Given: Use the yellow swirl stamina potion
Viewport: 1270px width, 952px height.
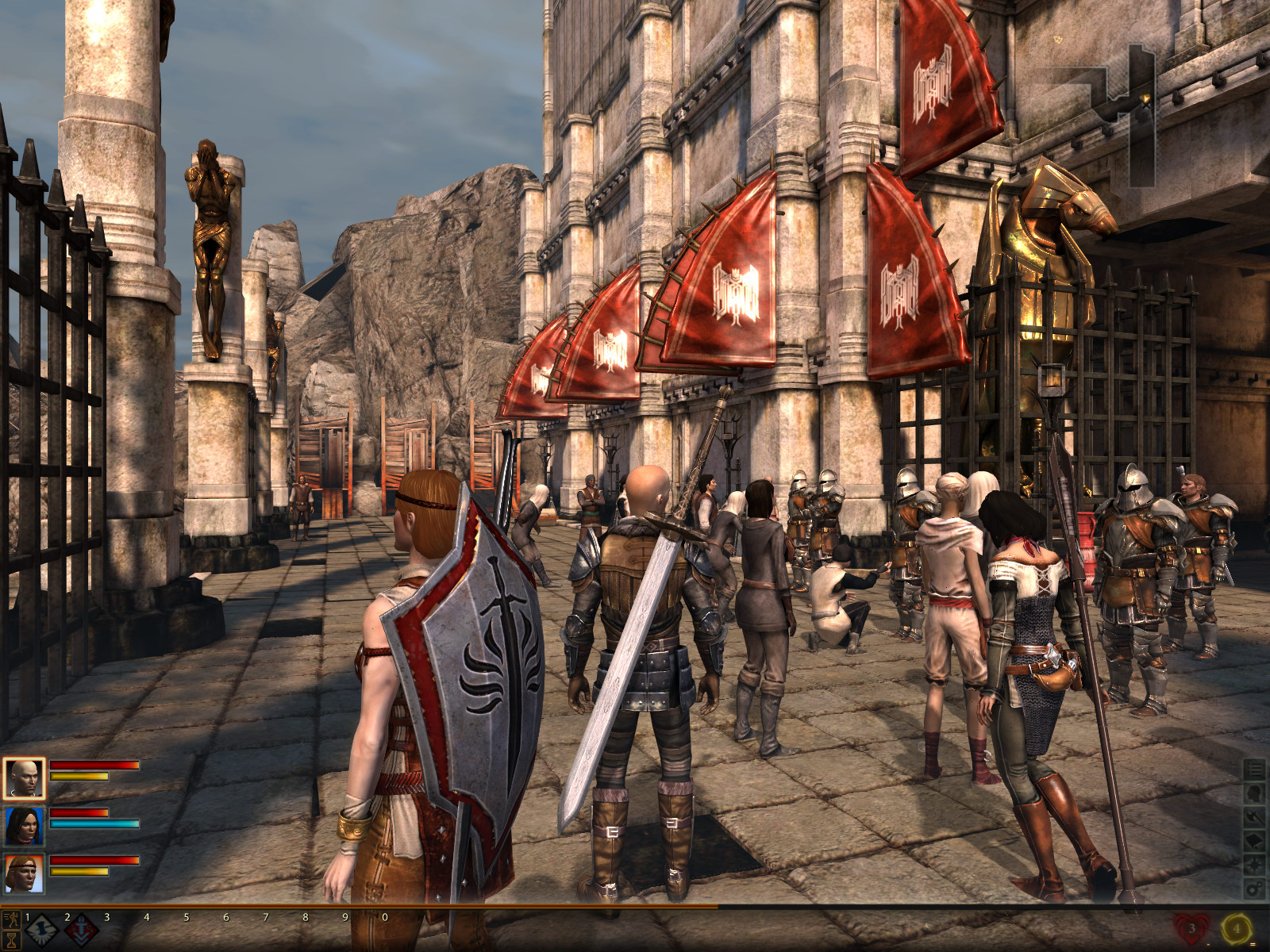Looking at the screenshot, I should 1236,927.
